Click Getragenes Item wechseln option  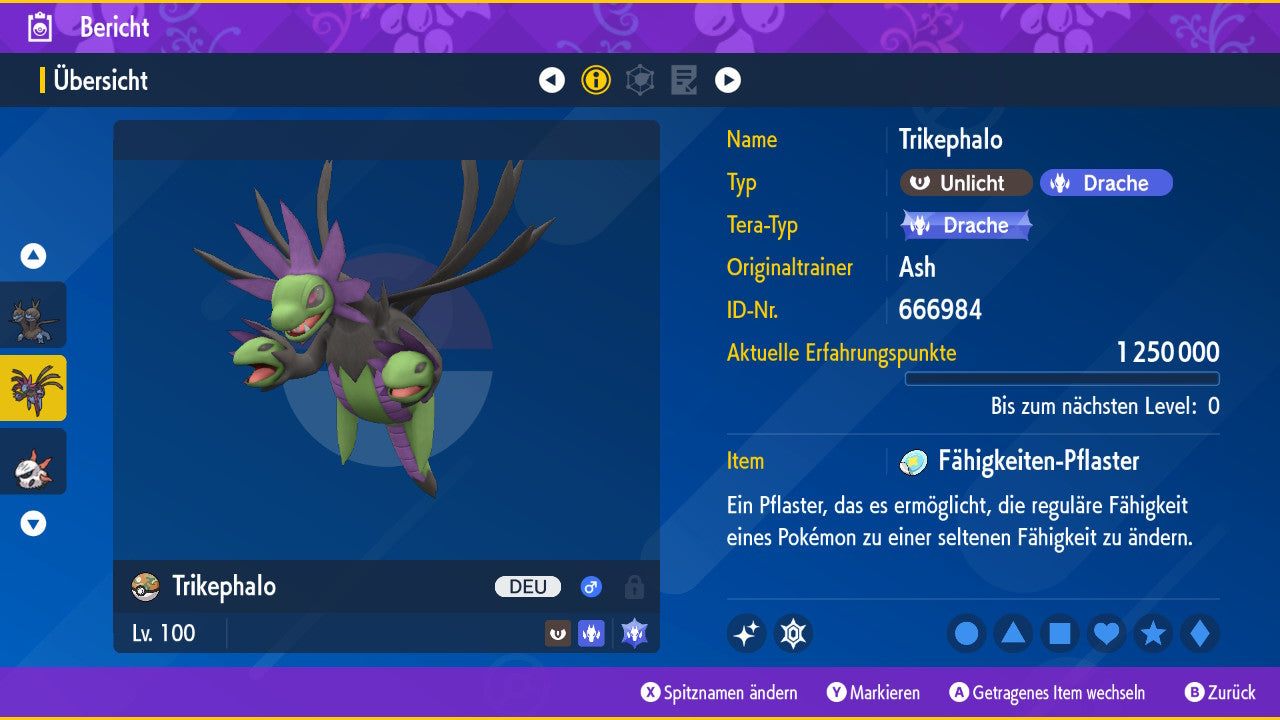click(x=1048, y=692)
